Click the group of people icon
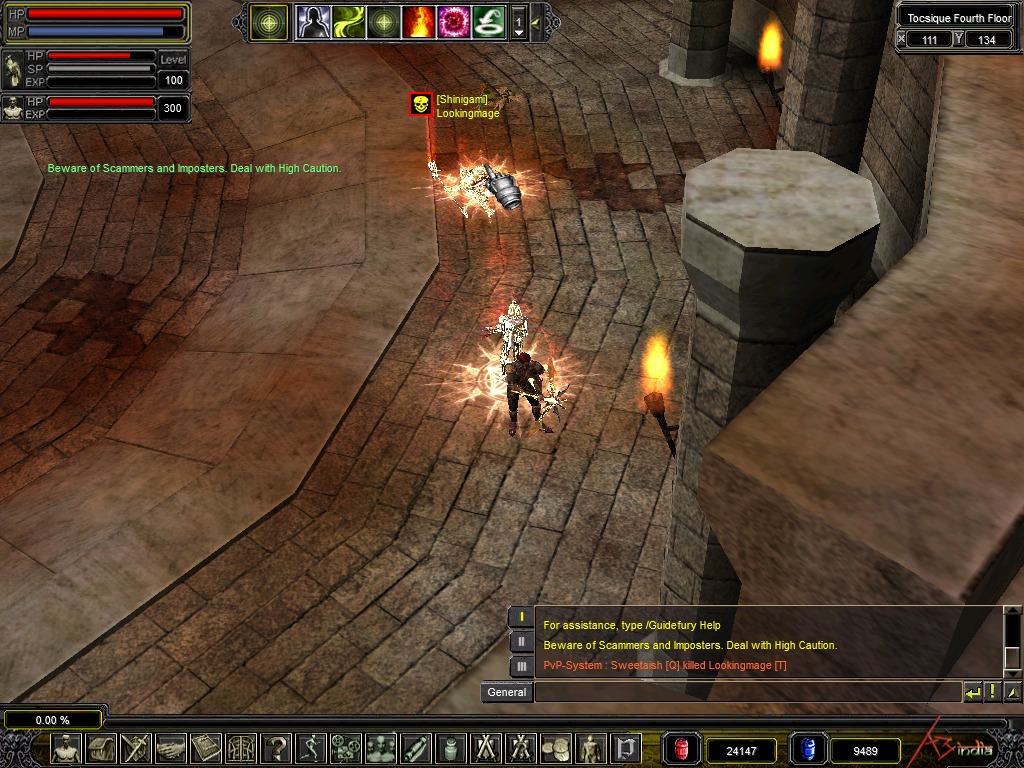This screenshot has height=768, width=1024. (381, 748)
